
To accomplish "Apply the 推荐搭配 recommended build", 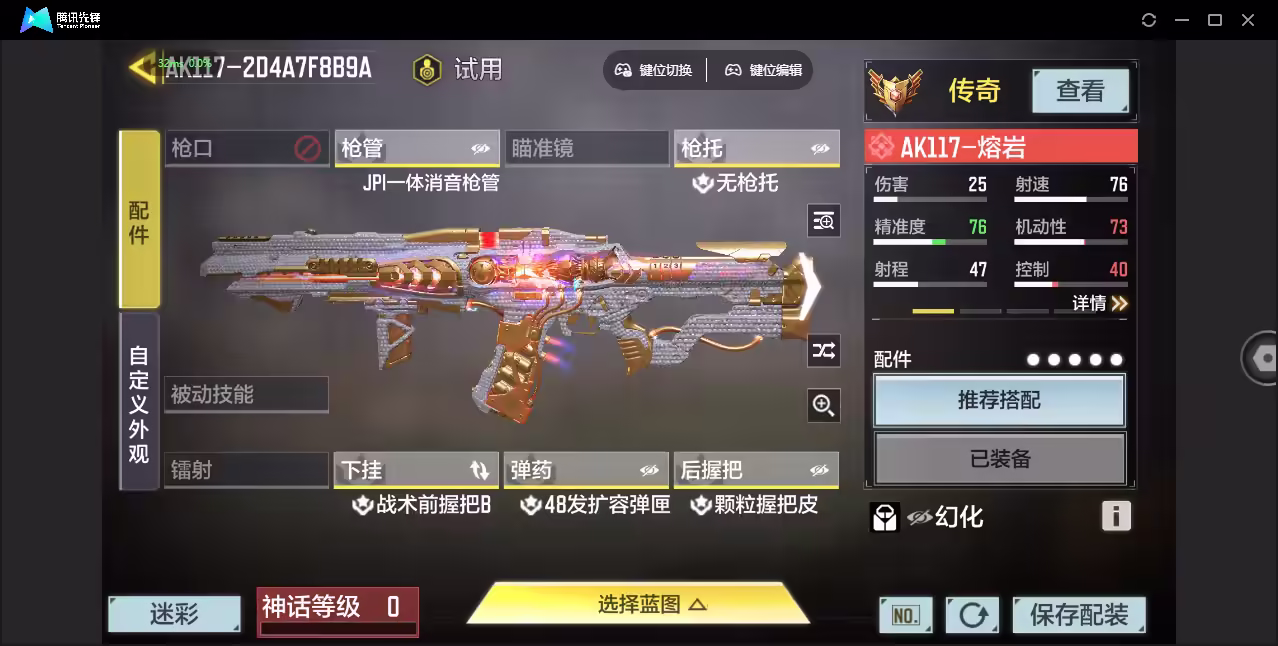I will tap(999, 401).
